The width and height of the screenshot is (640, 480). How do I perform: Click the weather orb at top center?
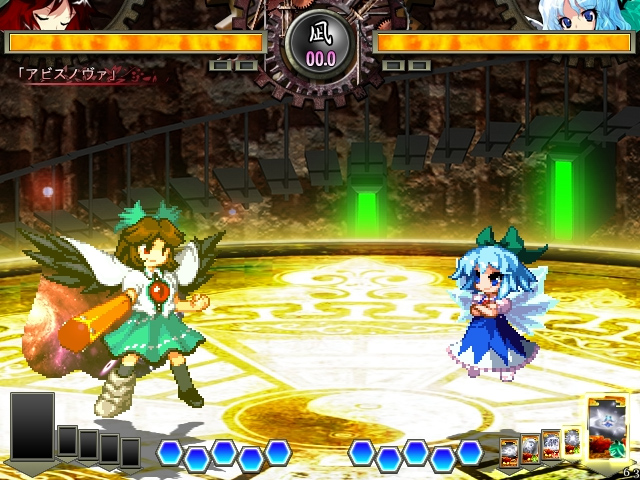[x=320, y=46]
